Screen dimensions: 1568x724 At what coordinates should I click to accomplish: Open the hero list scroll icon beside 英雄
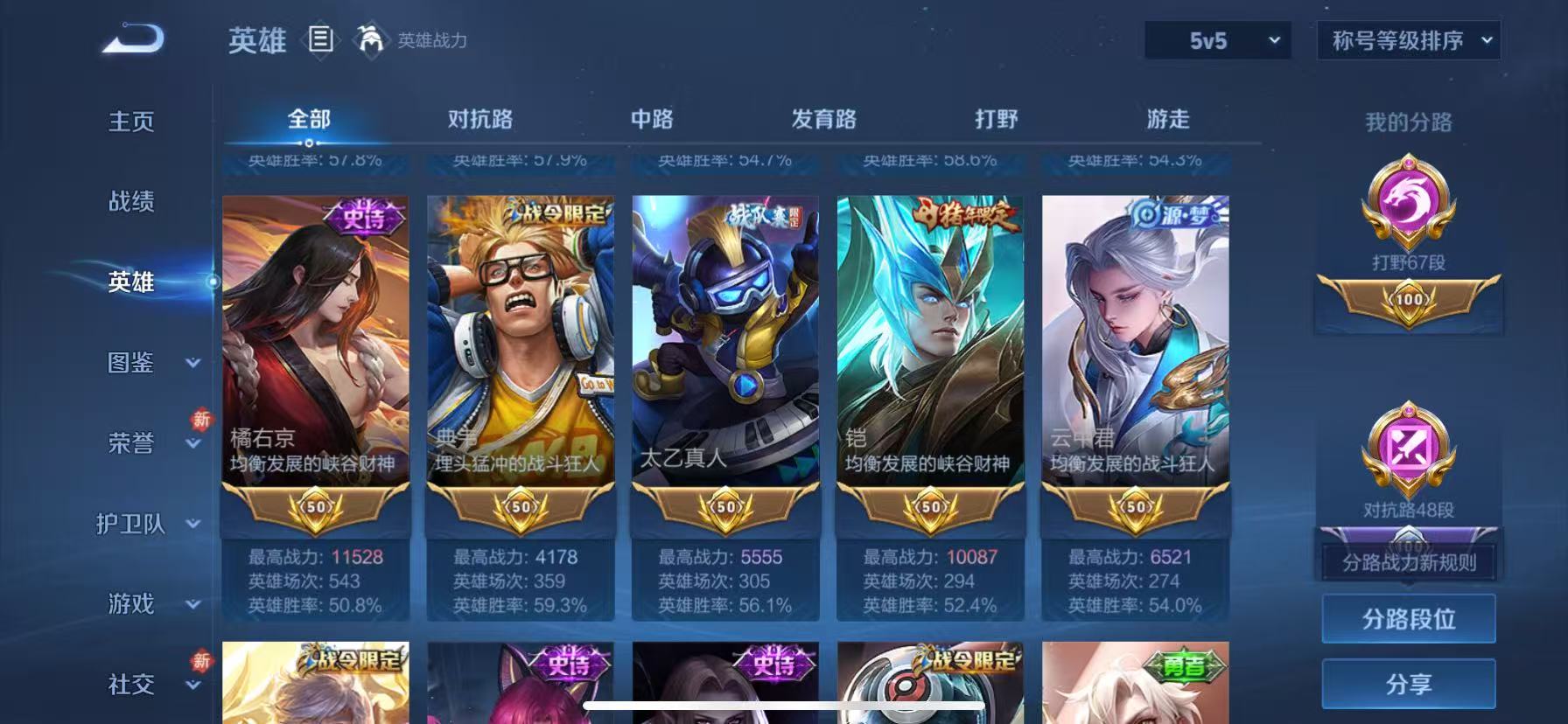pyautogui.click(x=320, y=40)
